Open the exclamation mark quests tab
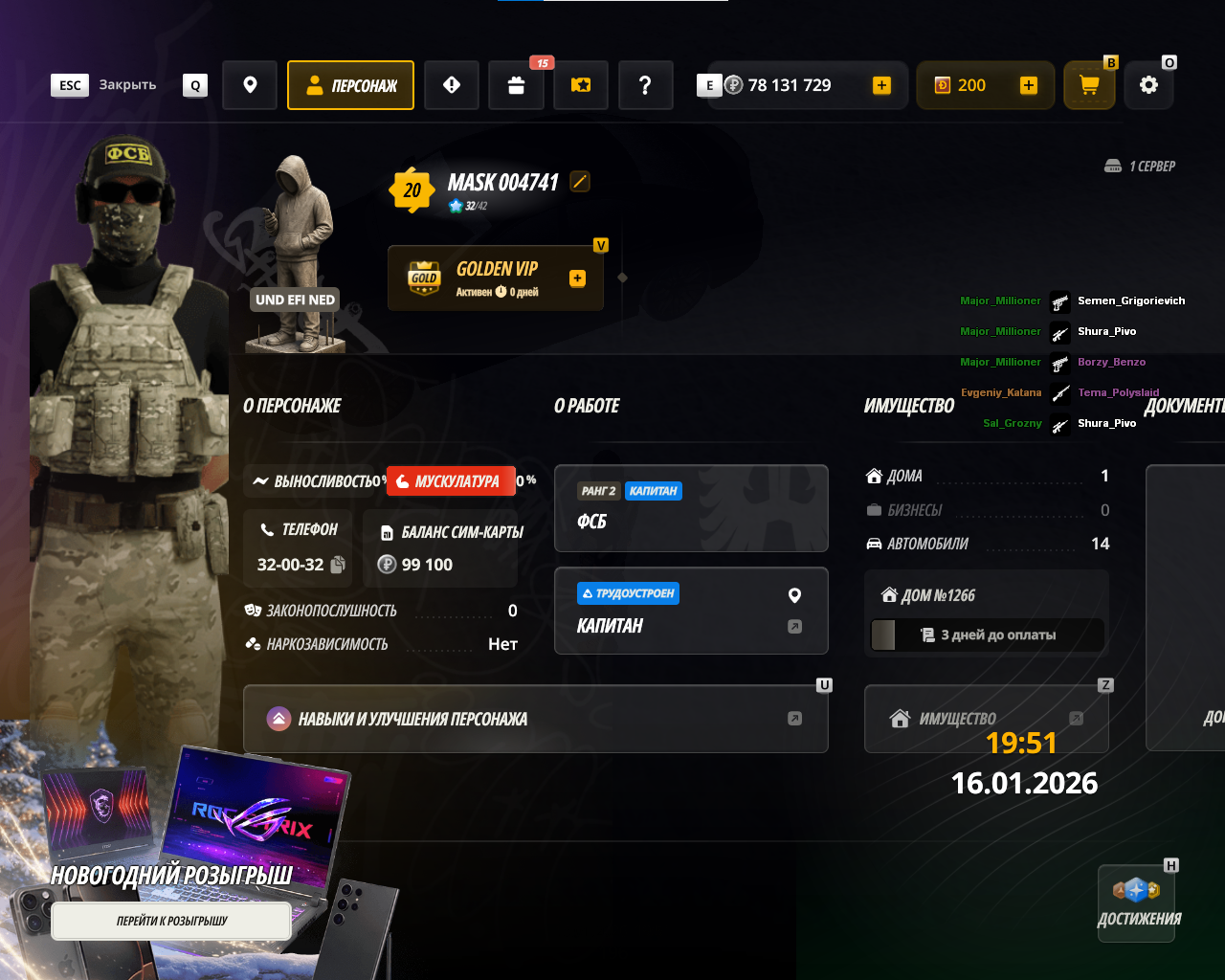This screenshot has width=1225, height=980. (452, 85)
